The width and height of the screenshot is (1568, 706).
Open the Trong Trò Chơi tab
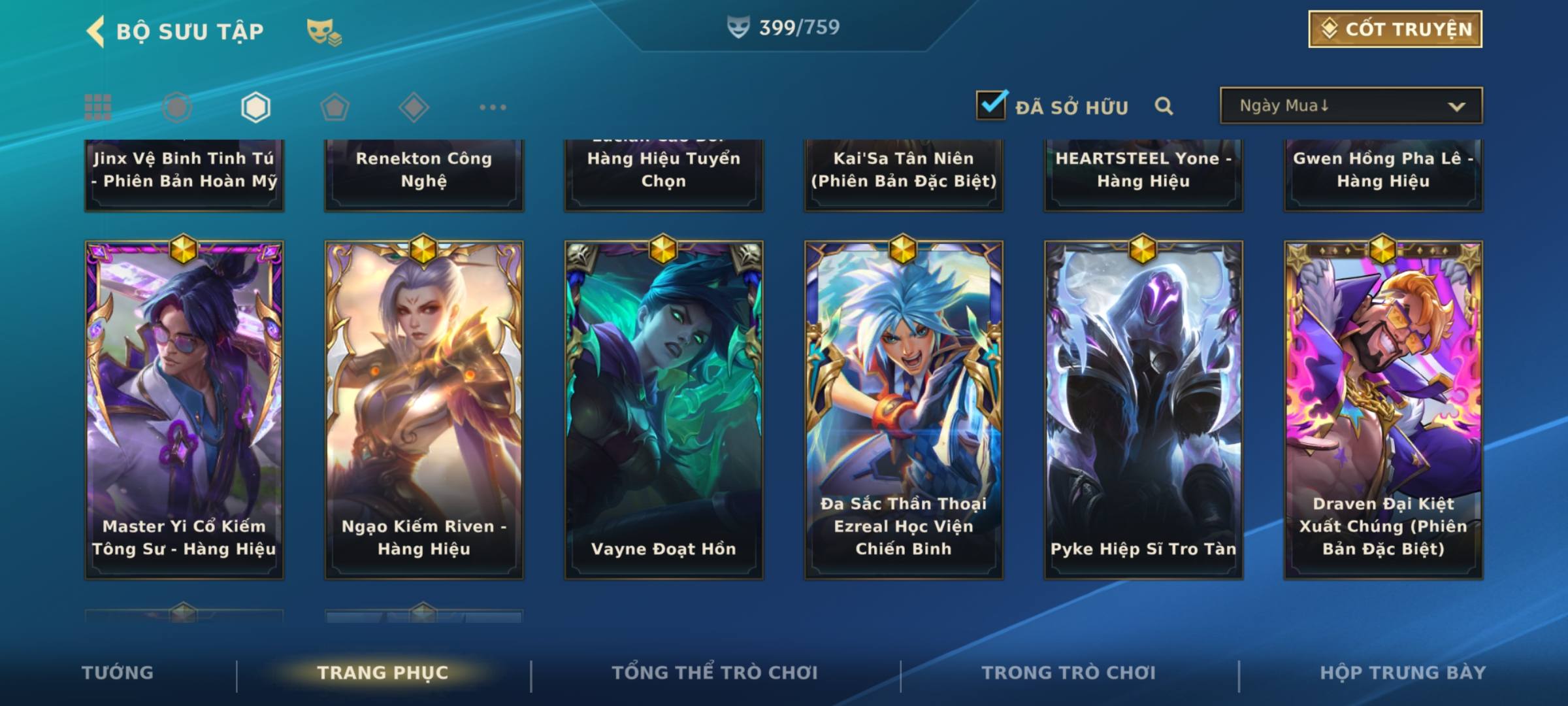[x=1069, y=673]
